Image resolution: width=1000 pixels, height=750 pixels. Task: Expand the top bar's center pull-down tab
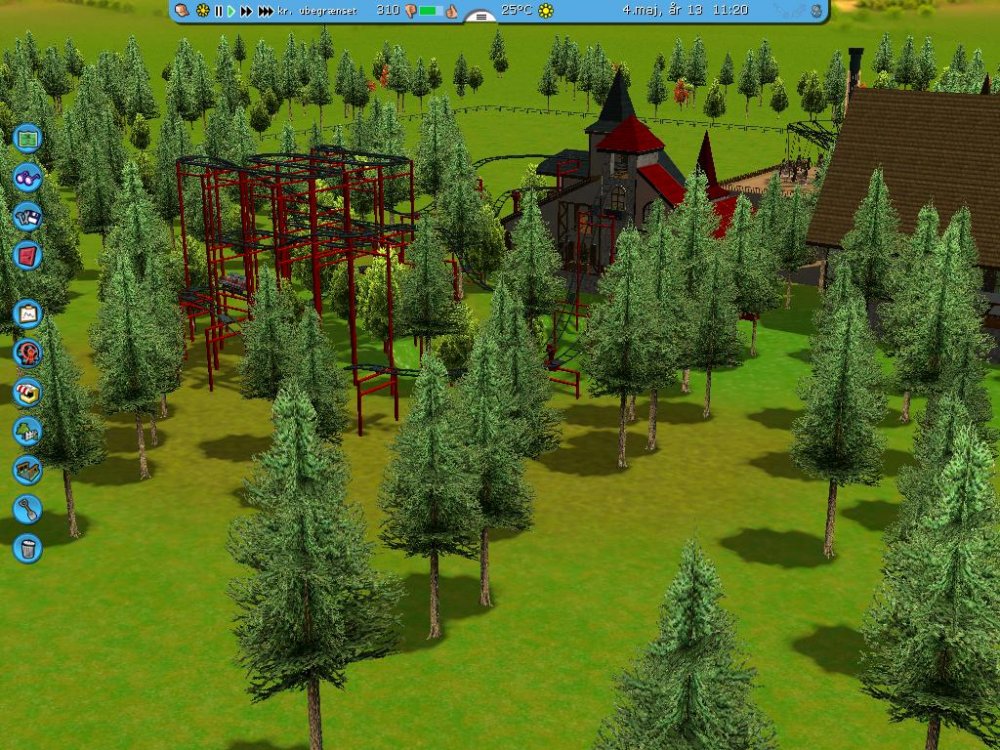[x=481, y=16]
